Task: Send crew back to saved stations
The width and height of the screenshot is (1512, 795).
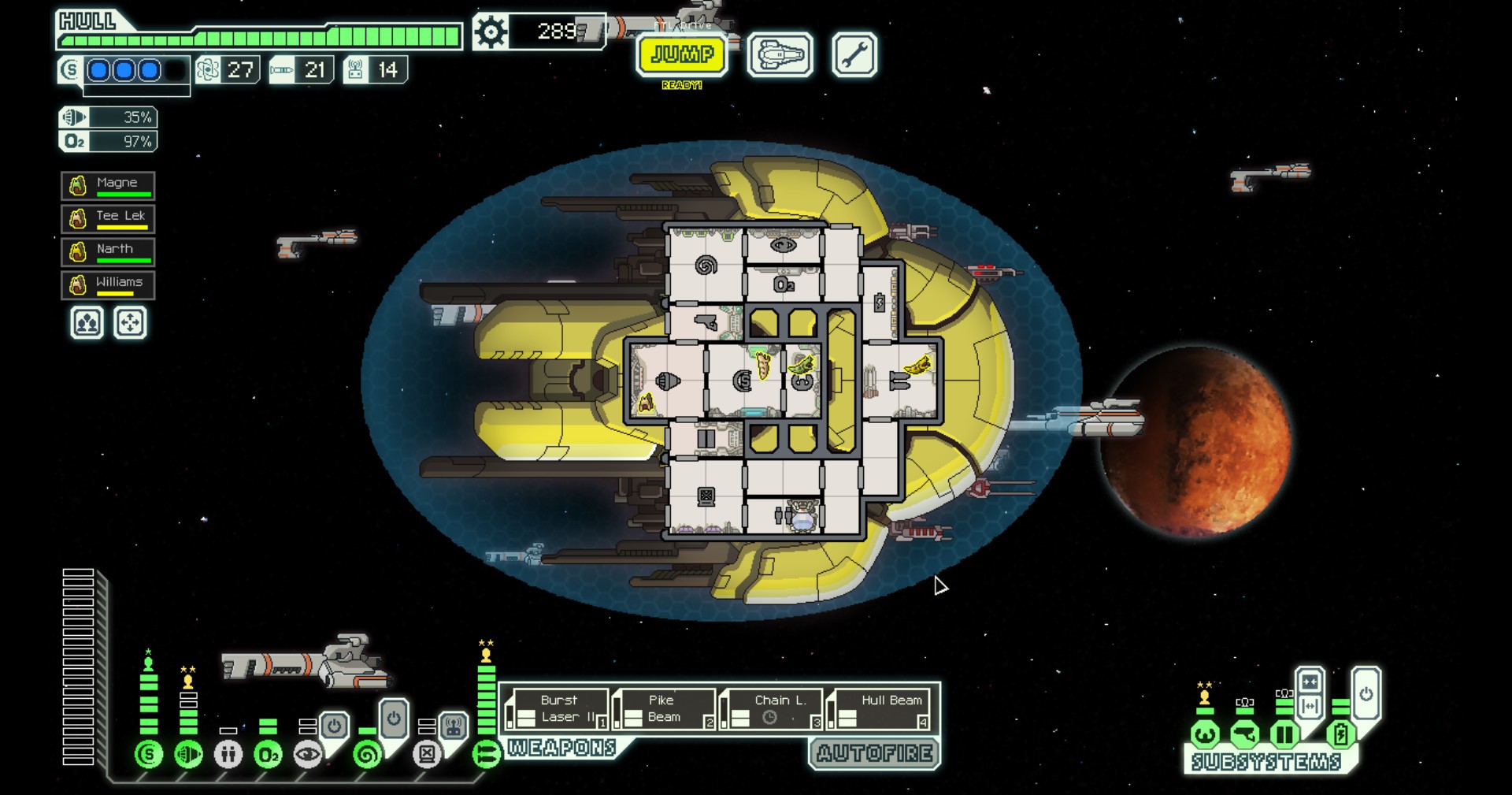Action: tap(130, 323)
